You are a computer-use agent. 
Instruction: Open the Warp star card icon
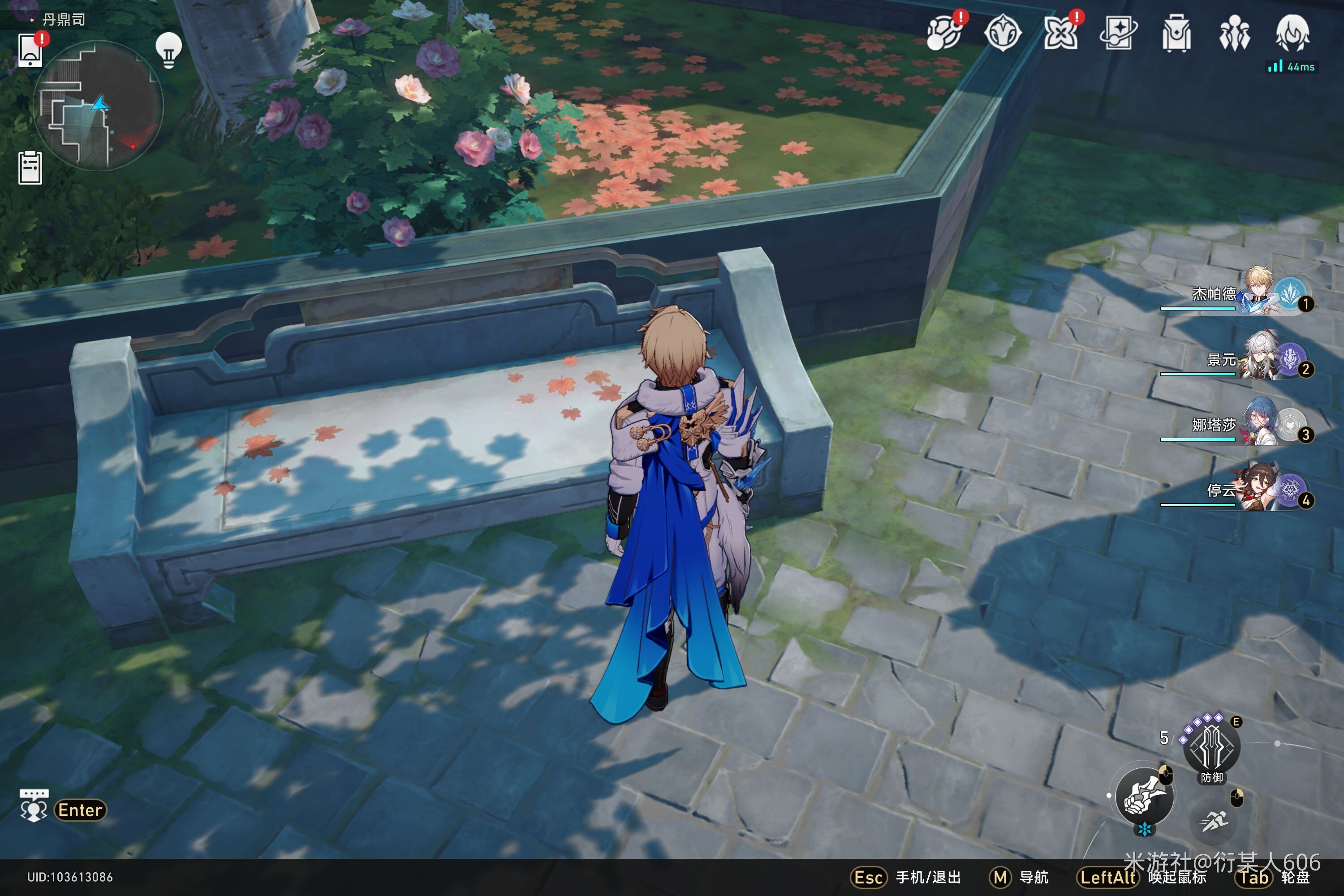pyautogui.click(x=1118, y=33)
